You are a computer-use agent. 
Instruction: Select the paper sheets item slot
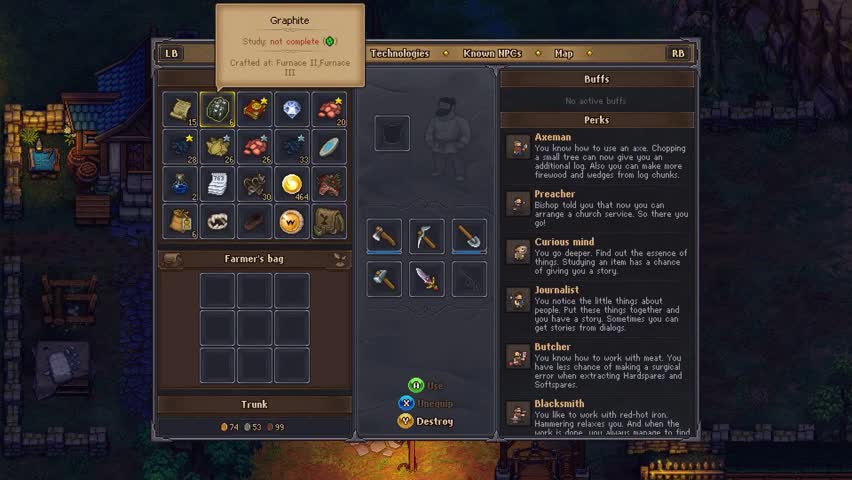218,184
